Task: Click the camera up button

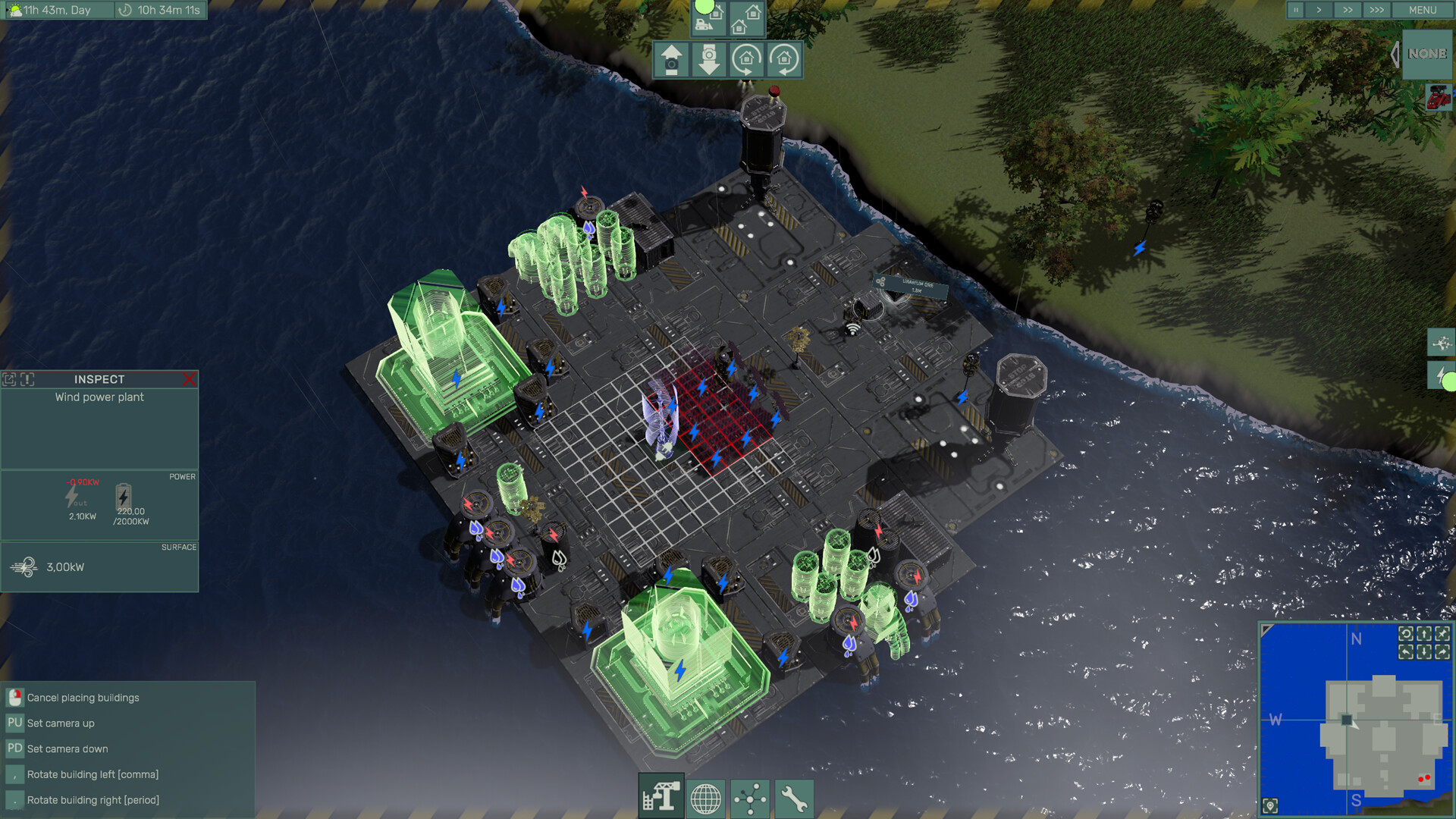Action: tap(671, 60)
